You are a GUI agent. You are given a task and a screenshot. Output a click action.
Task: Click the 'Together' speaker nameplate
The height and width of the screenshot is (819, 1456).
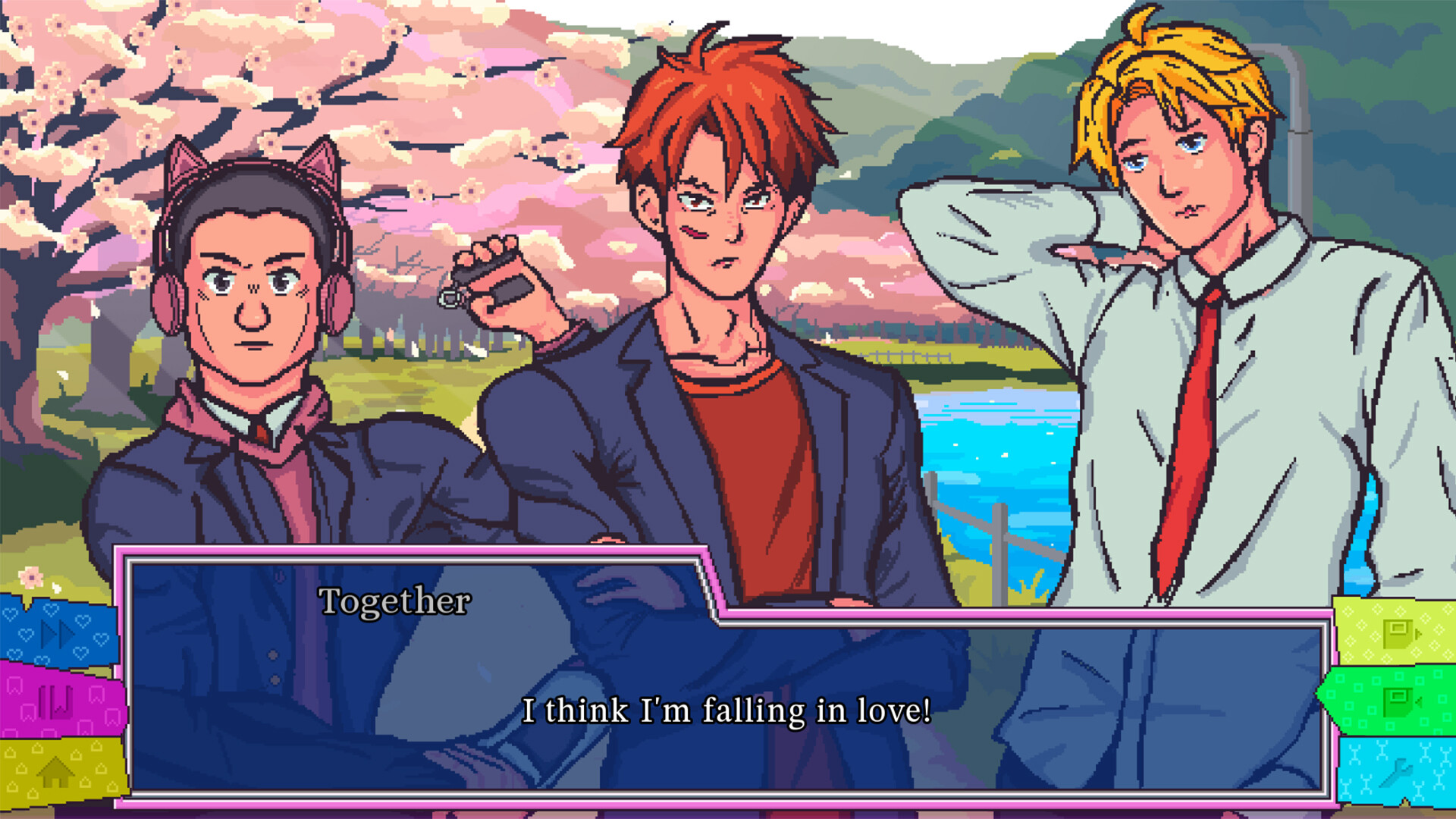click(x=394, y=601)
